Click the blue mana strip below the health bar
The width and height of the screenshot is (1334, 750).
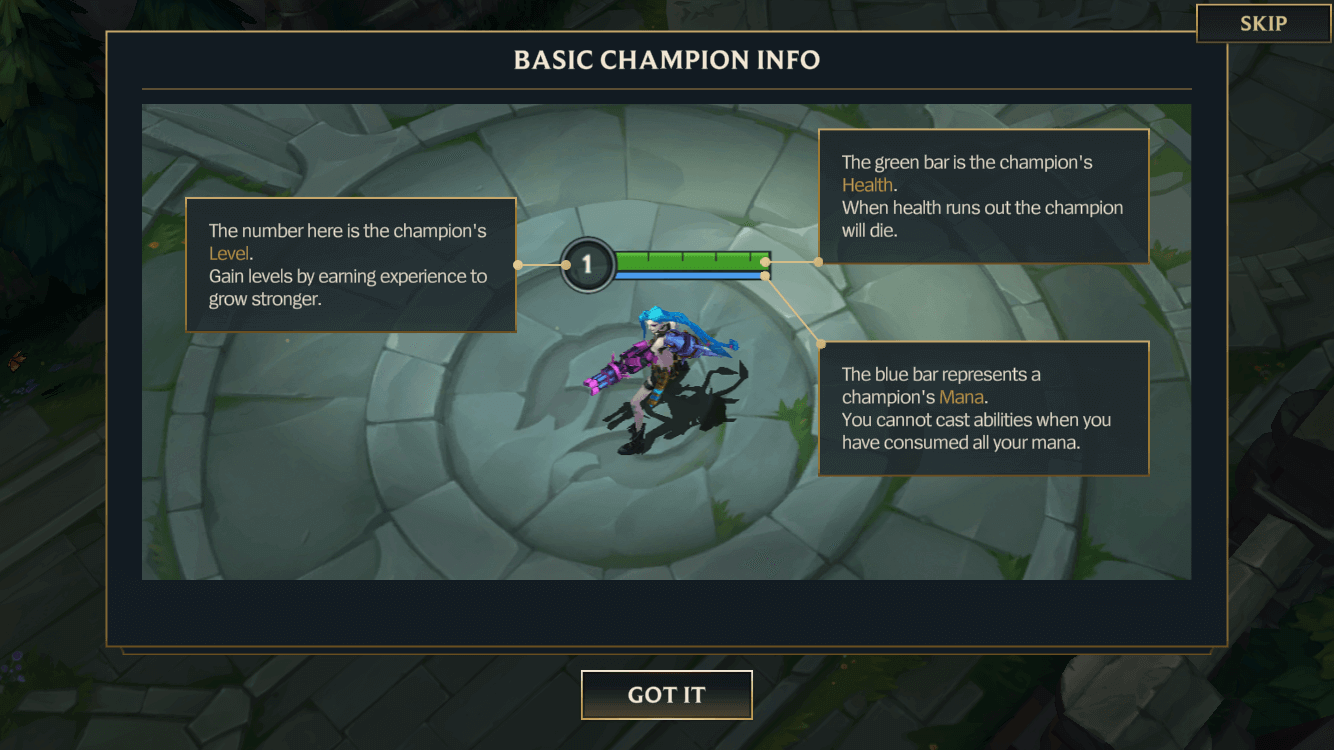690,276
